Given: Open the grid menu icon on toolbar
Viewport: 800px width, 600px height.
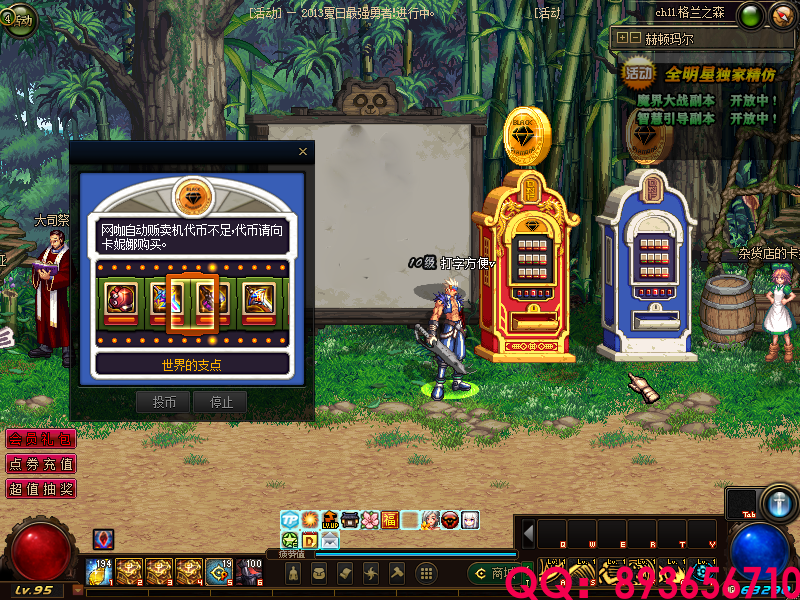Looking at the screenshot, I should [426, 573].
